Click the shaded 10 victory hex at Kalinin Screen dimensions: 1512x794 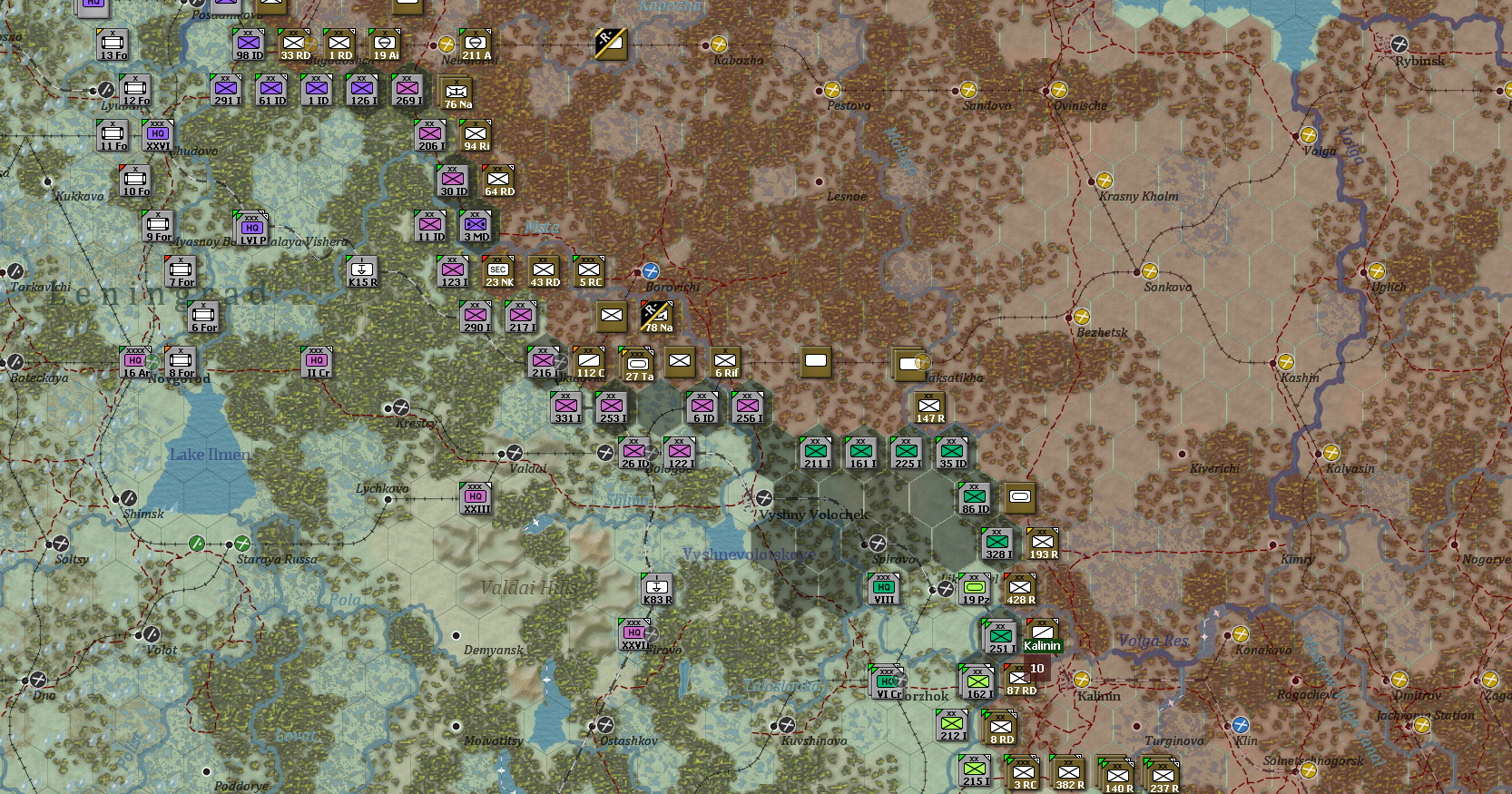pyautogui.click(x=1037, y=668)
